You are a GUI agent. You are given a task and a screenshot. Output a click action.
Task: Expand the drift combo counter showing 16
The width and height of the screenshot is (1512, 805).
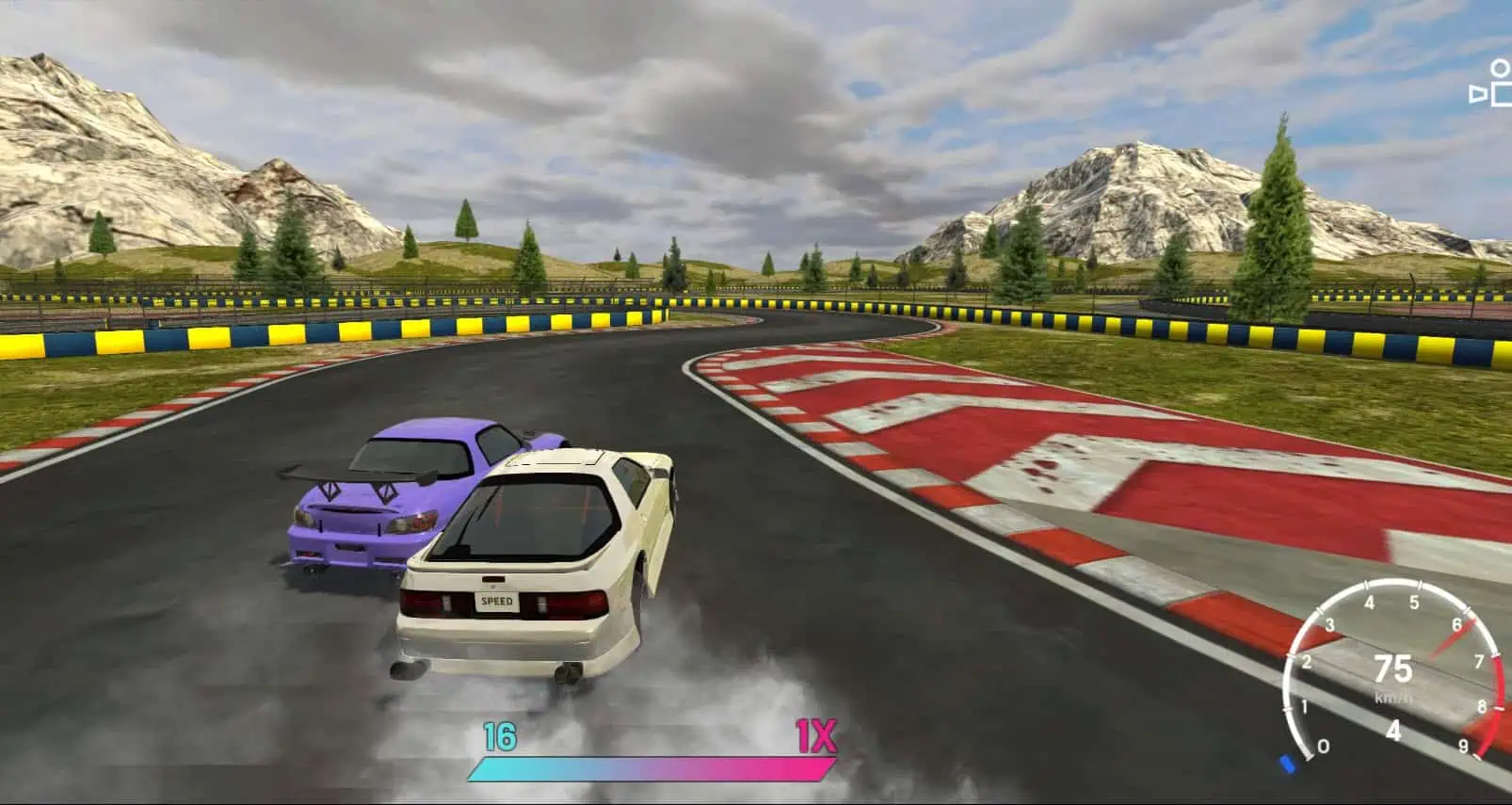[x=500, y=736]
